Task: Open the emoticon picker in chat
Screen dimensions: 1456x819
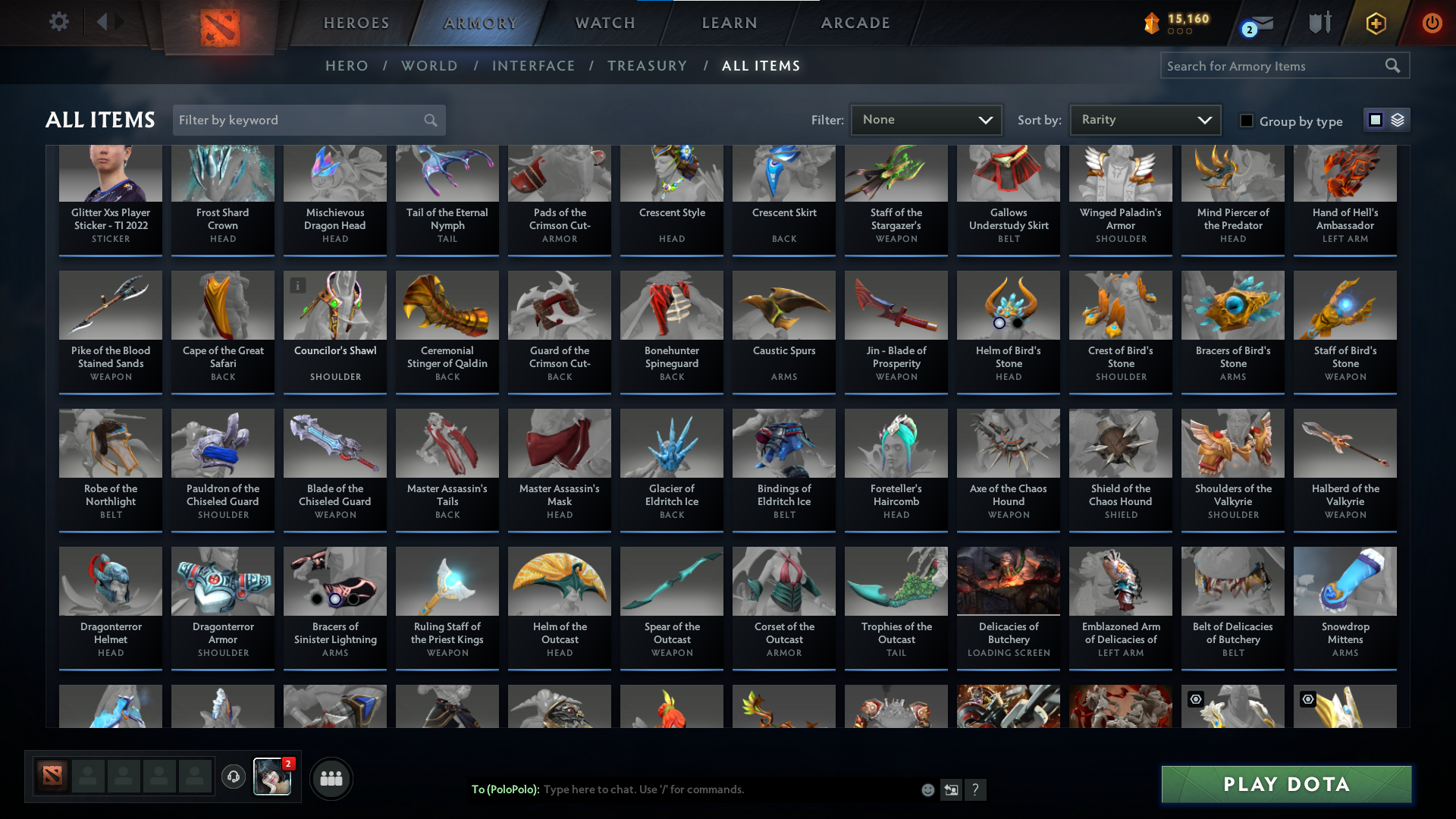Action: (927, 789)
